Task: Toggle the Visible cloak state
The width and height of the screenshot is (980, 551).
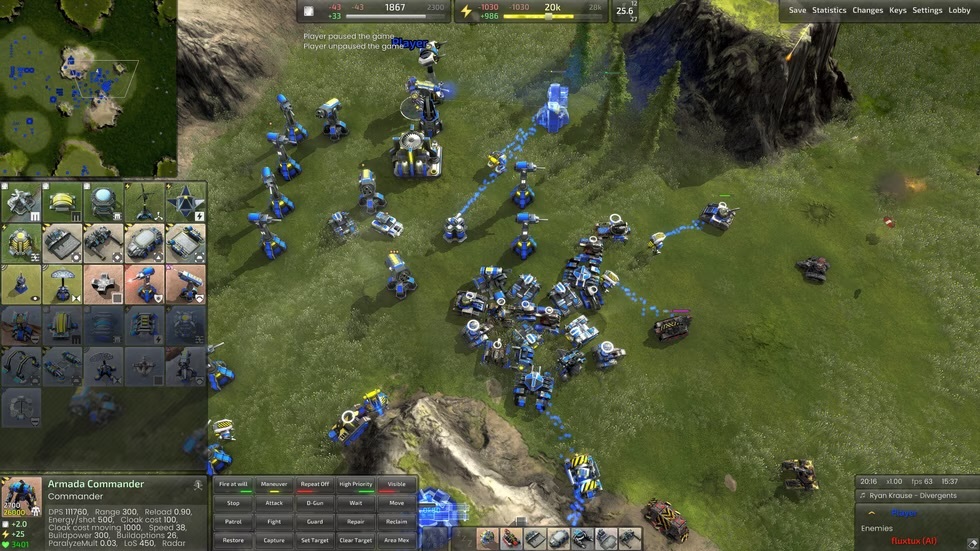Action: [x=396, y=484]
